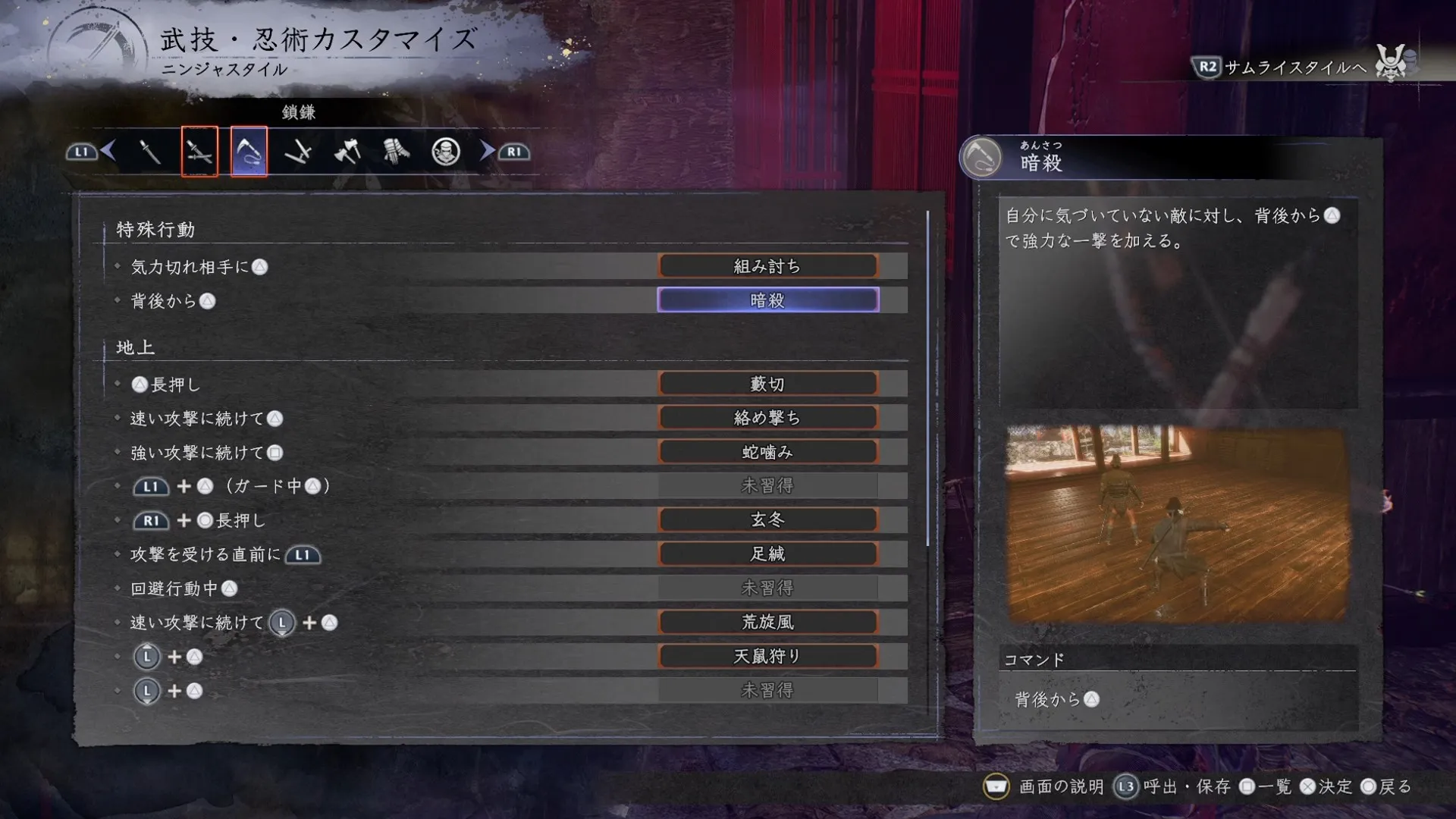Select the 組み討ち skill slot
Screen dimensions: 1456x819
coord(767,266)
